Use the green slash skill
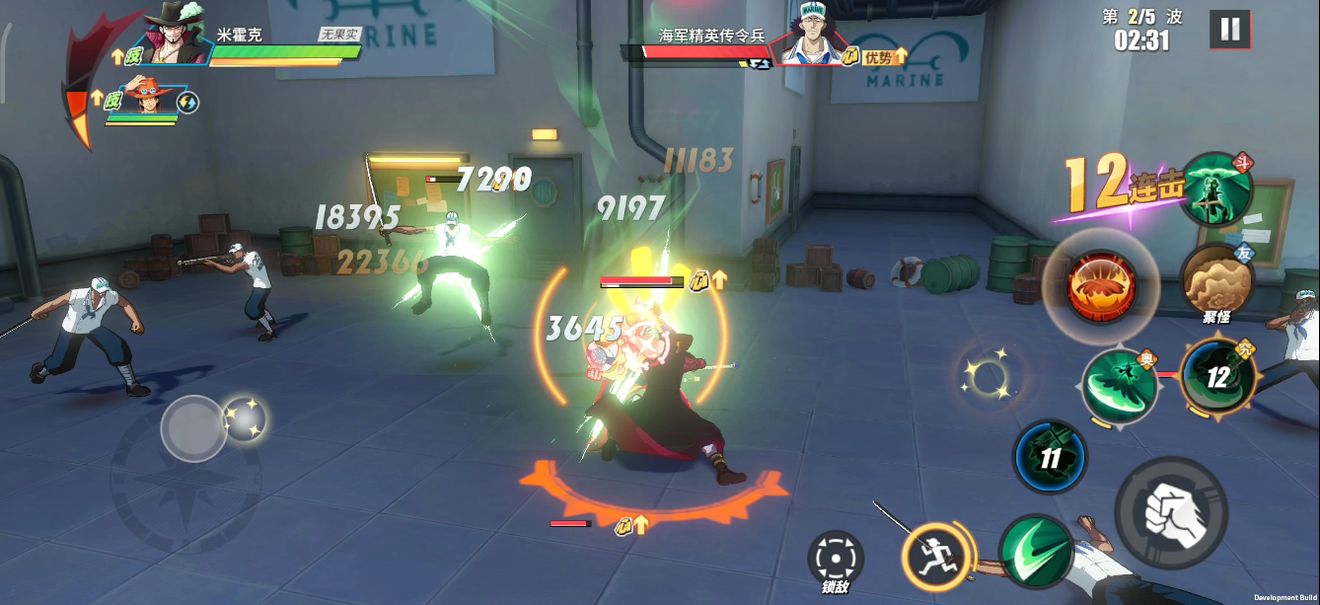 1036,551
